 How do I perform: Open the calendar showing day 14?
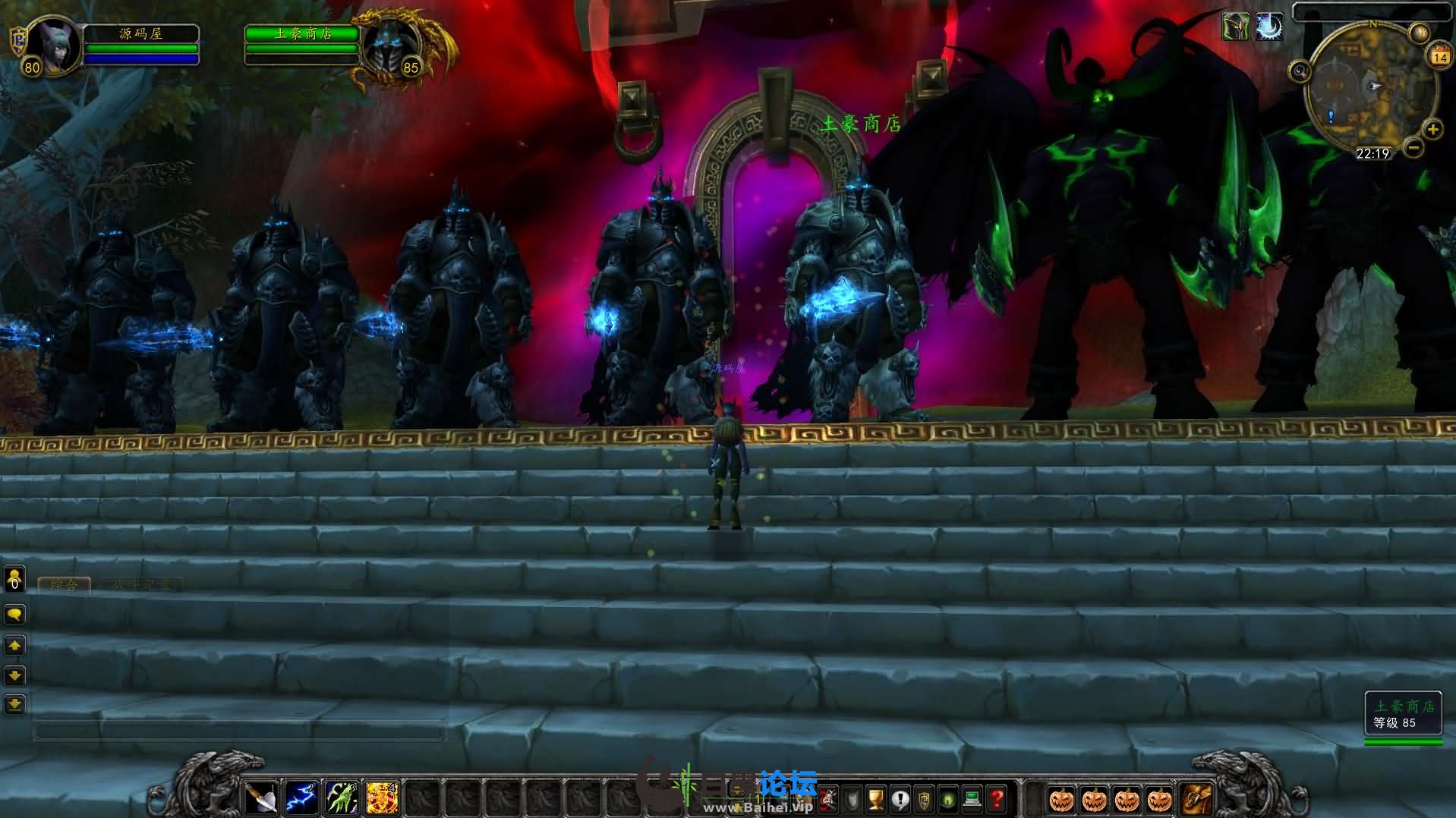[x=1439, y=55]
